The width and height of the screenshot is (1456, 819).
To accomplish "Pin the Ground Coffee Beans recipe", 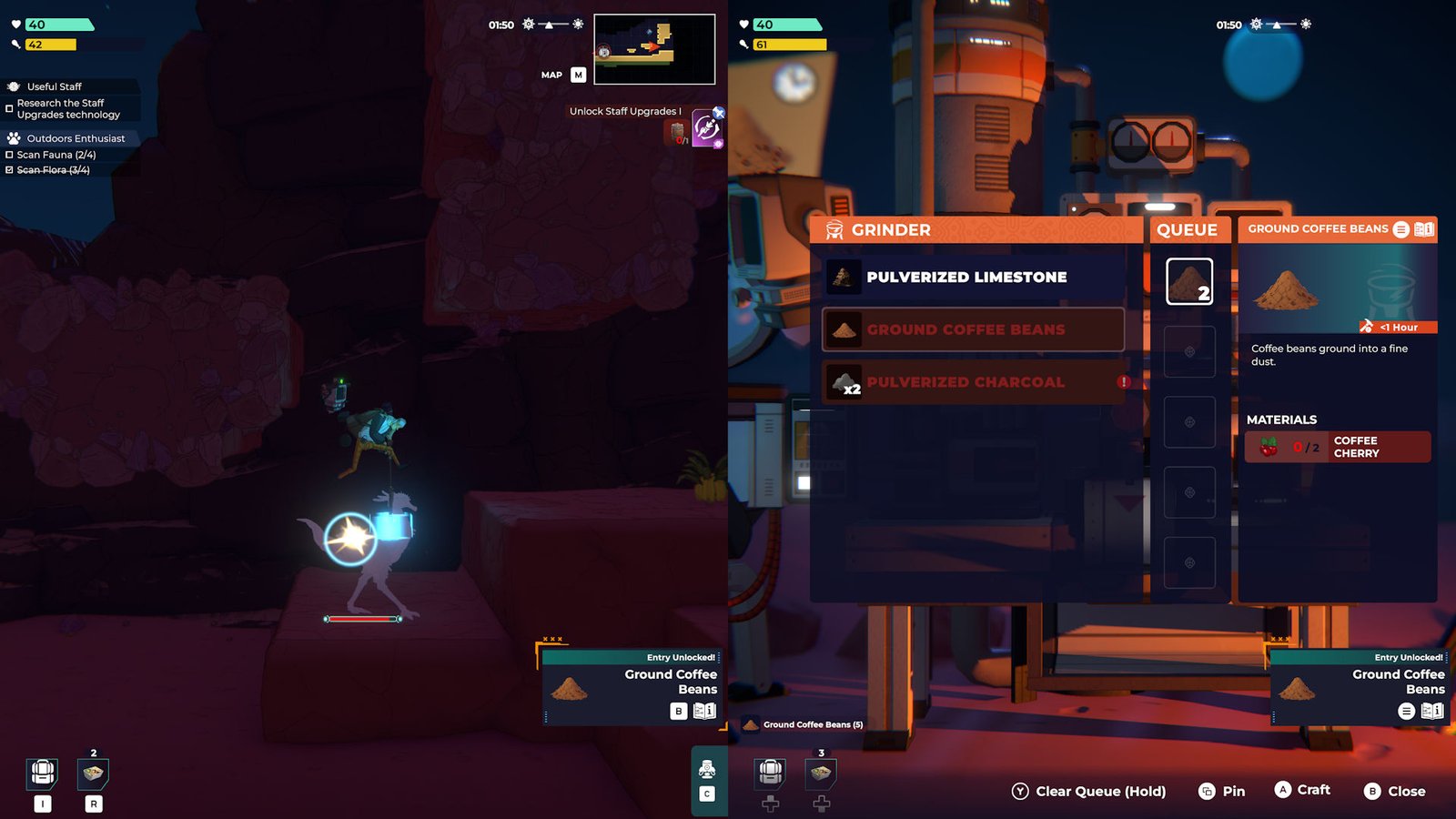I will point(1221,791).
